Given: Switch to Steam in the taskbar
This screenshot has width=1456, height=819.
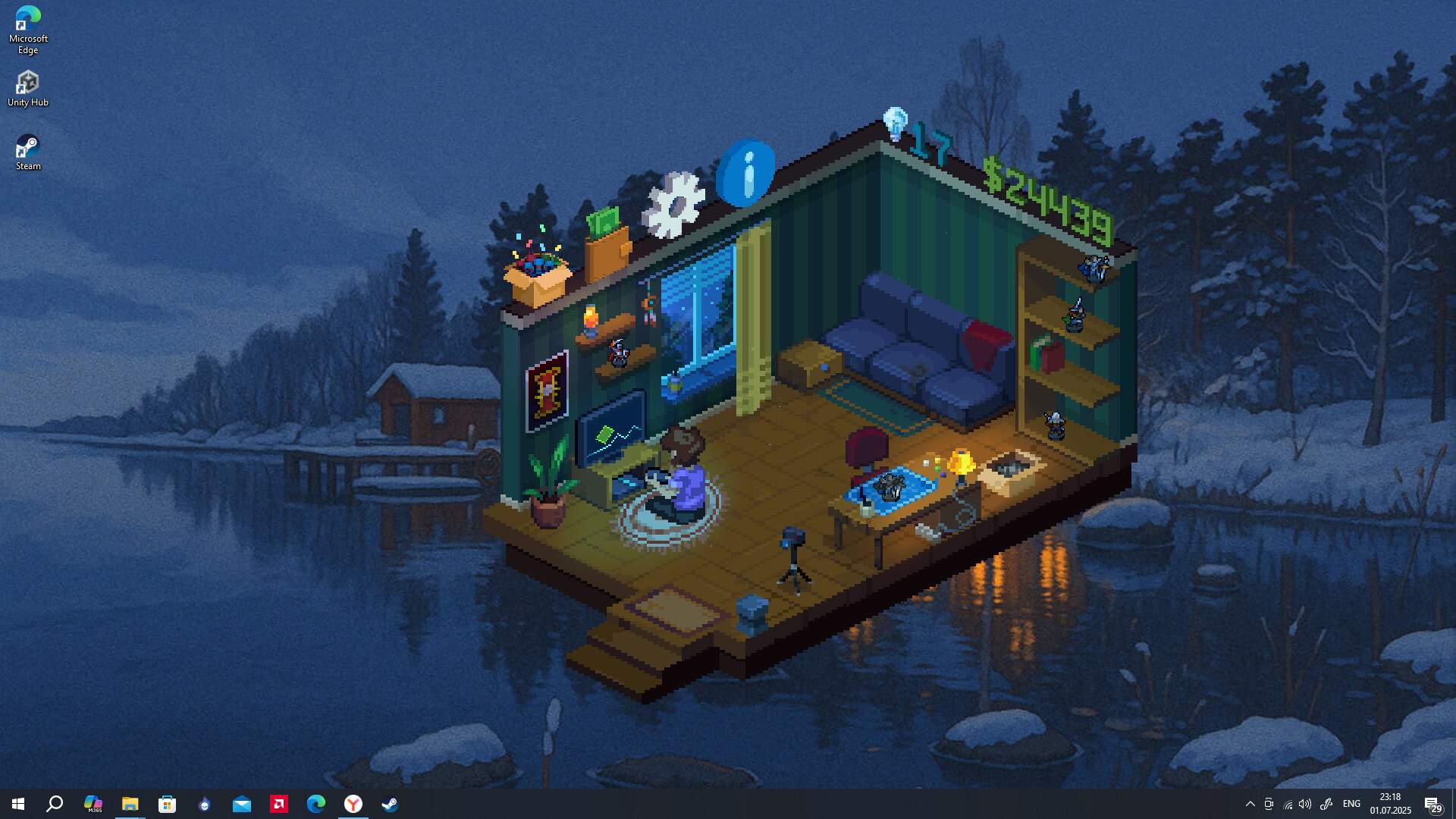Looking at the screenshot, I should (390, 804).
